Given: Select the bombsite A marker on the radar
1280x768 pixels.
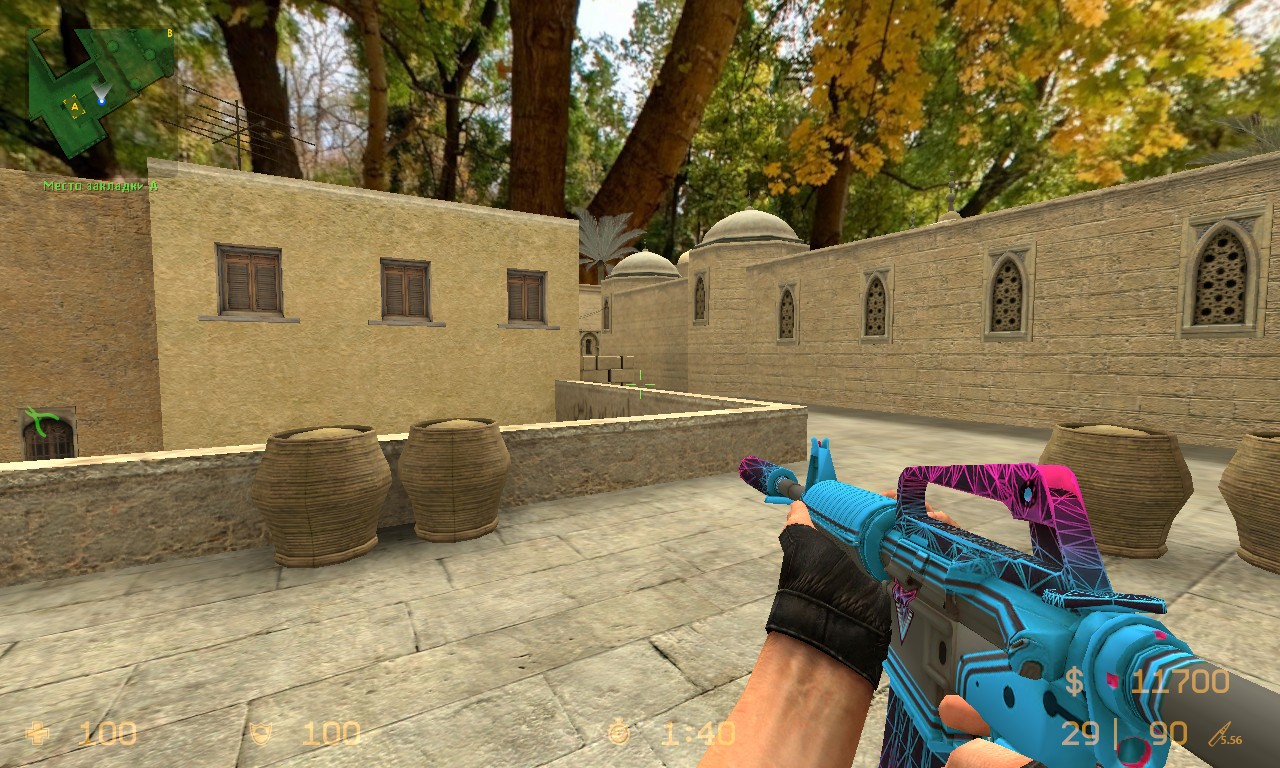Looking at the screenshot, I should 74,104.
